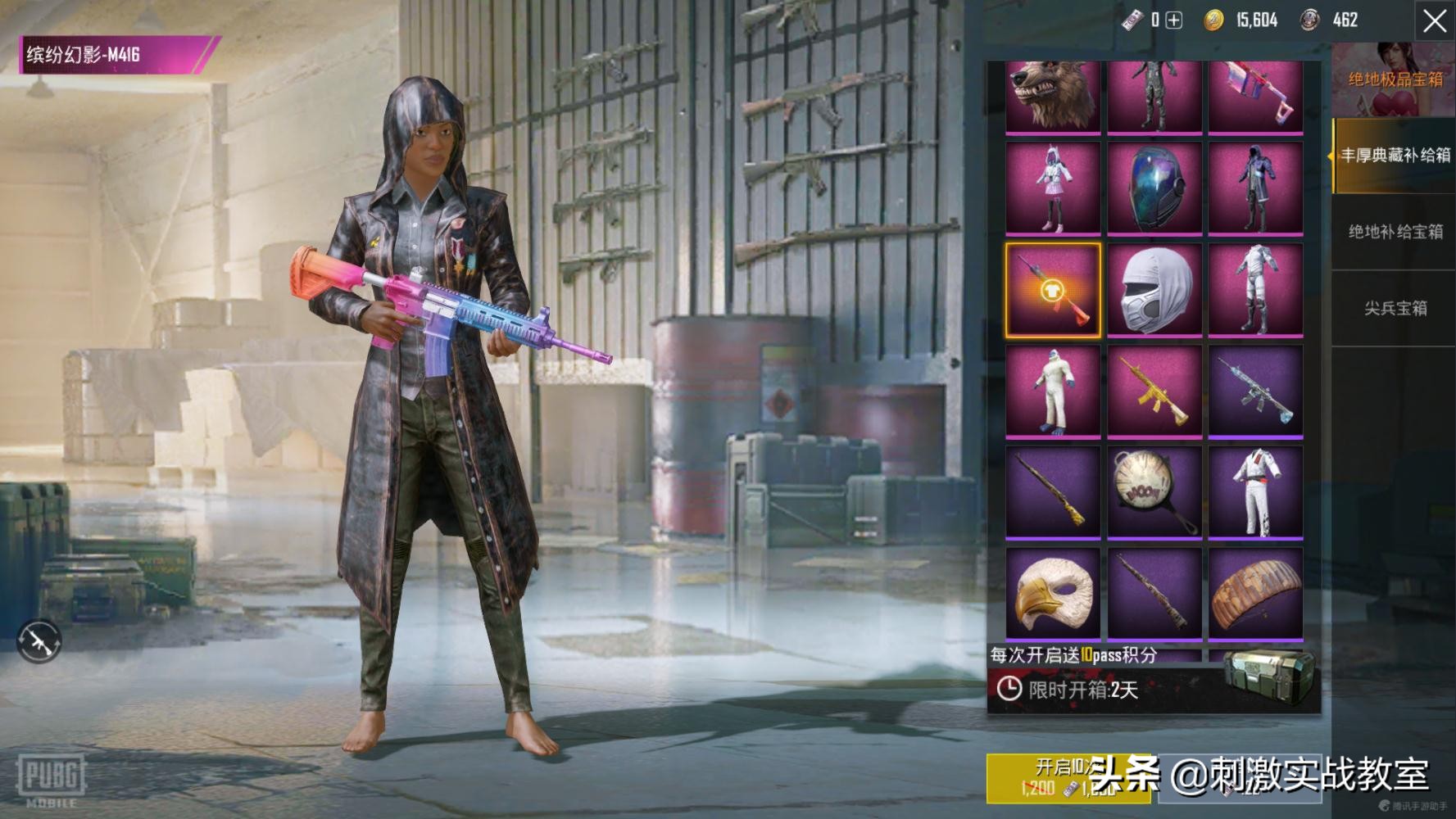Preview the white ninja hood item
The height and width of the screenshot is (819, 1456).
click(1154, 289)
